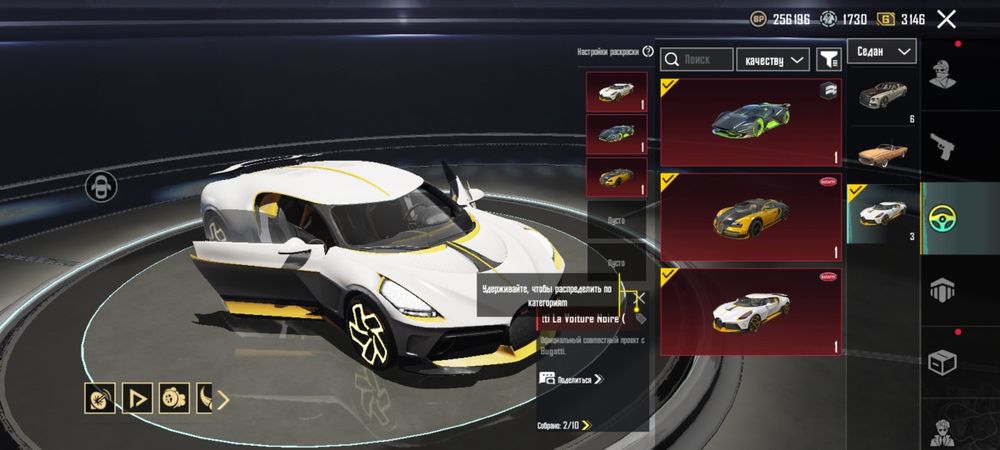Toggle the car door view icon
The width and height of the screenshot is (1000, 450).
pos(101,185)
